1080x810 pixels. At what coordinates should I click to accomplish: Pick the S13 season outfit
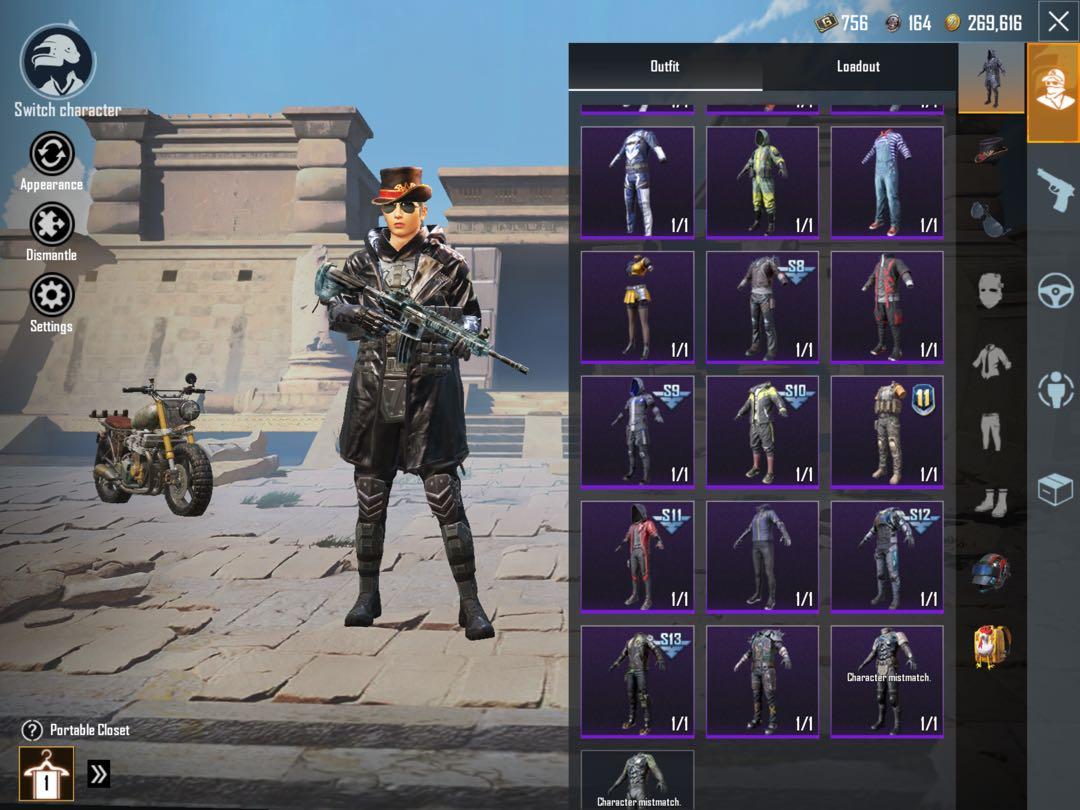pyautogui.click(x=637, y=681)
